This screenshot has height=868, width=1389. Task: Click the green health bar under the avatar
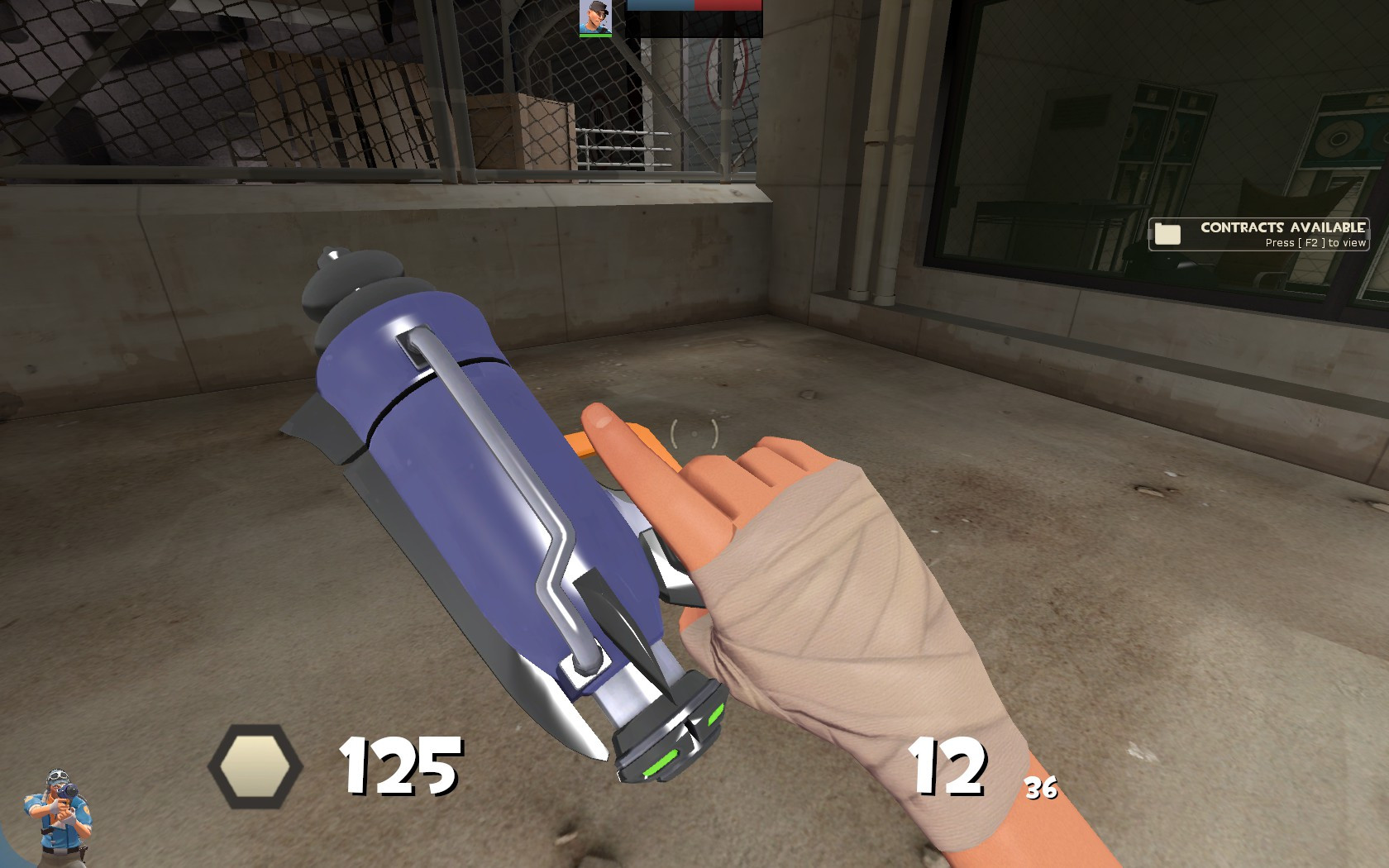tap(594, 35)
